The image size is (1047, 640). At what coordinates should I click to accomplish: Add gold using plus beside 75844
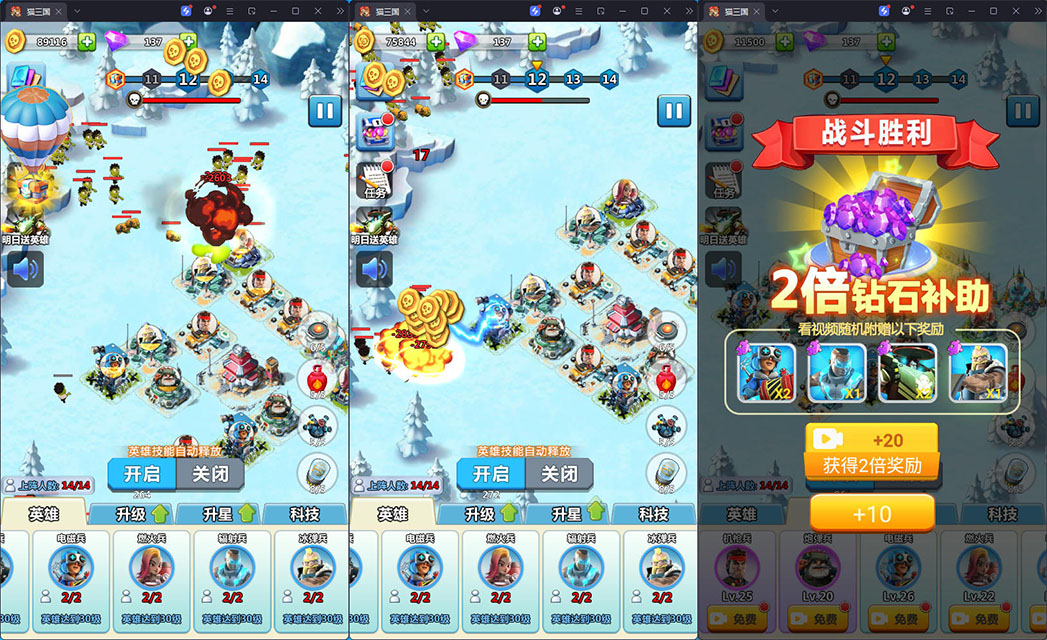436,42
